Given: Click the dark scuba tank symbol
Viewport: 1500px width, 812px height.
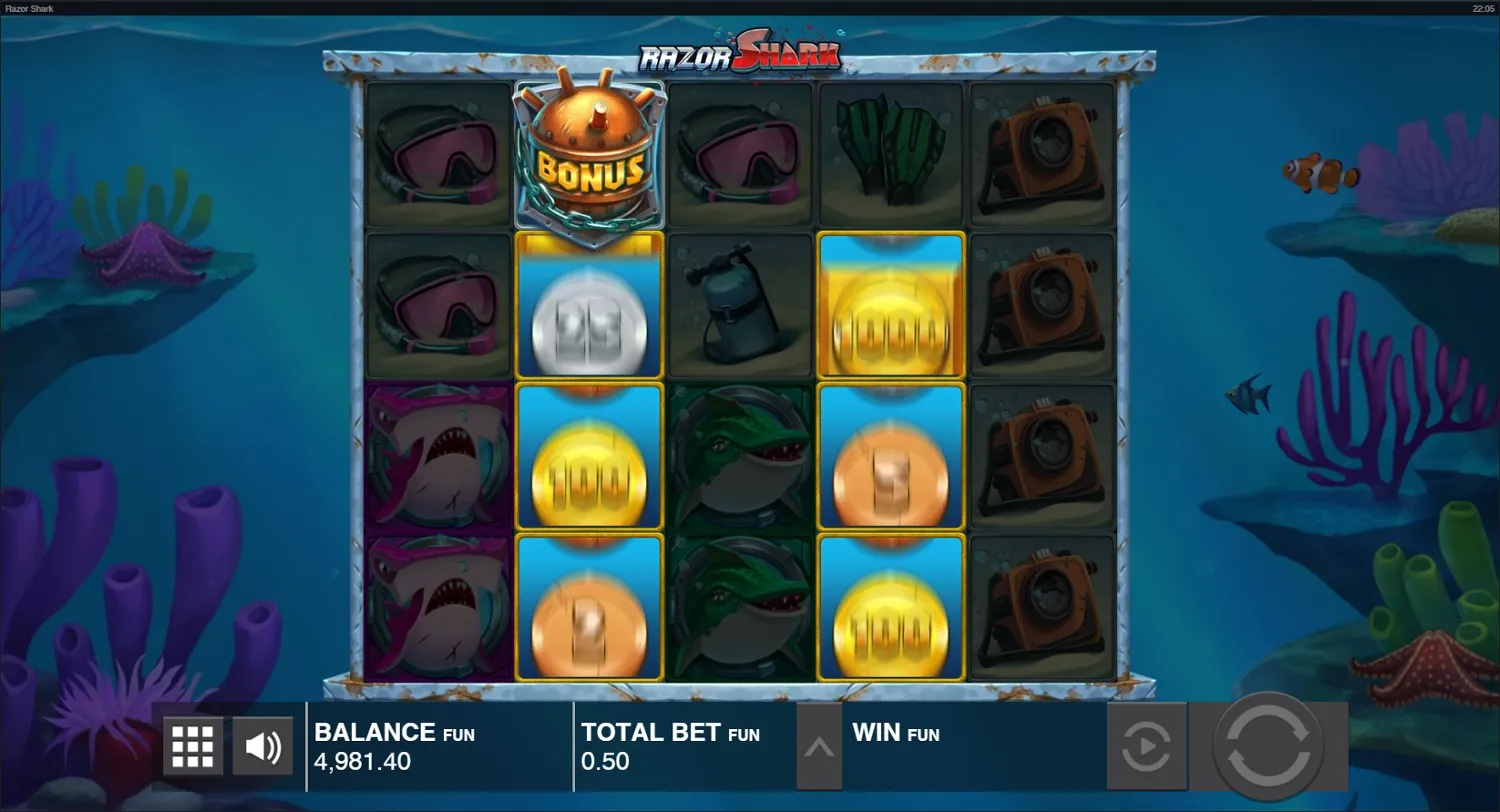Looking at the screenshot, I should coord(739,305).
